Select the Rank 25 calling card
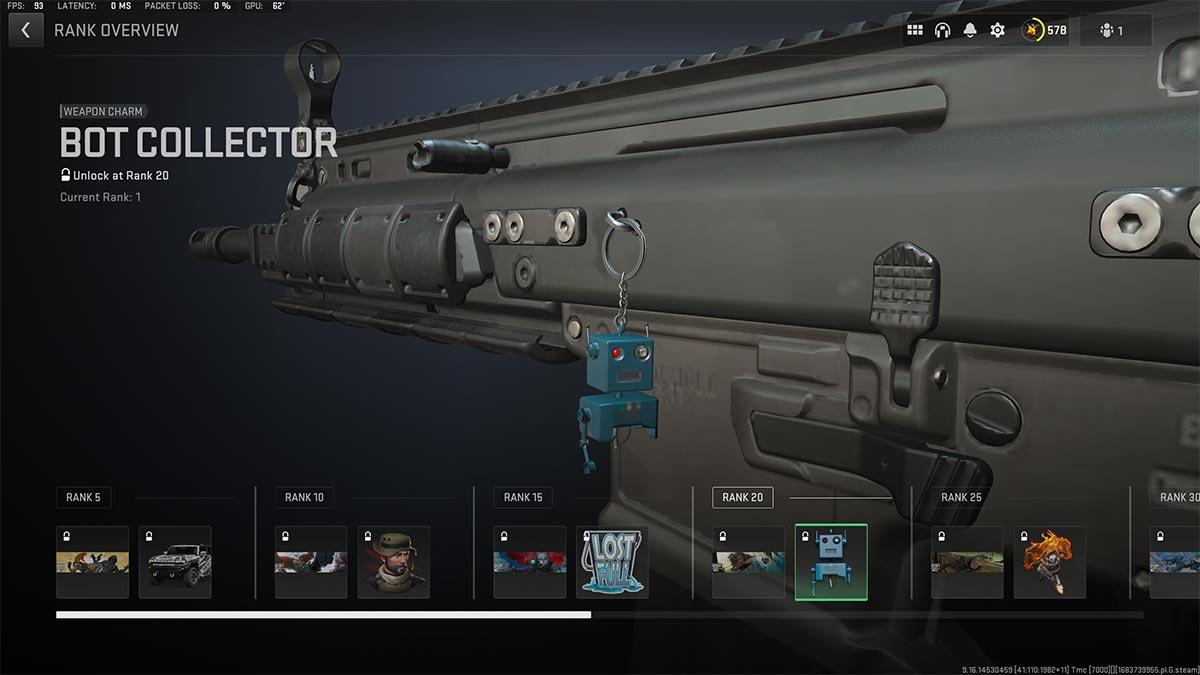 click(x=967, y=562)
